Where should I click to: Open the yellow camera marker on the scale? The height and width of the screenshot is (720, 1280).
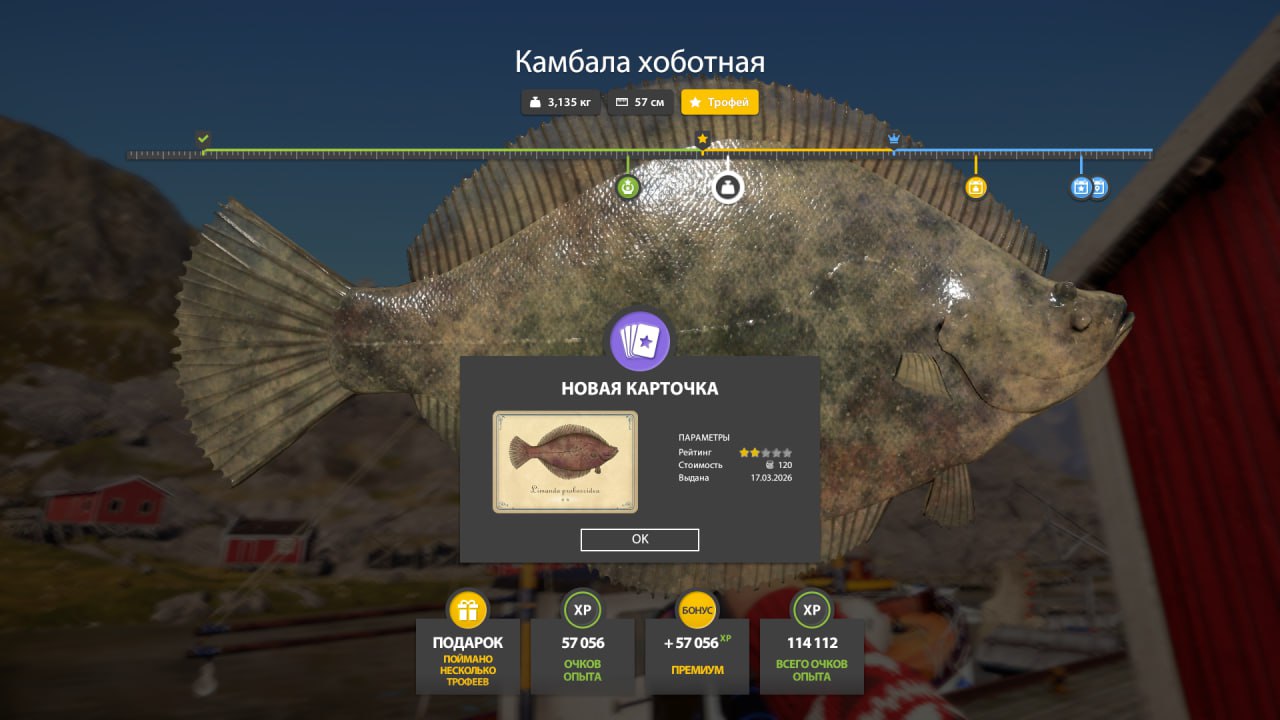tap(976, 186)
